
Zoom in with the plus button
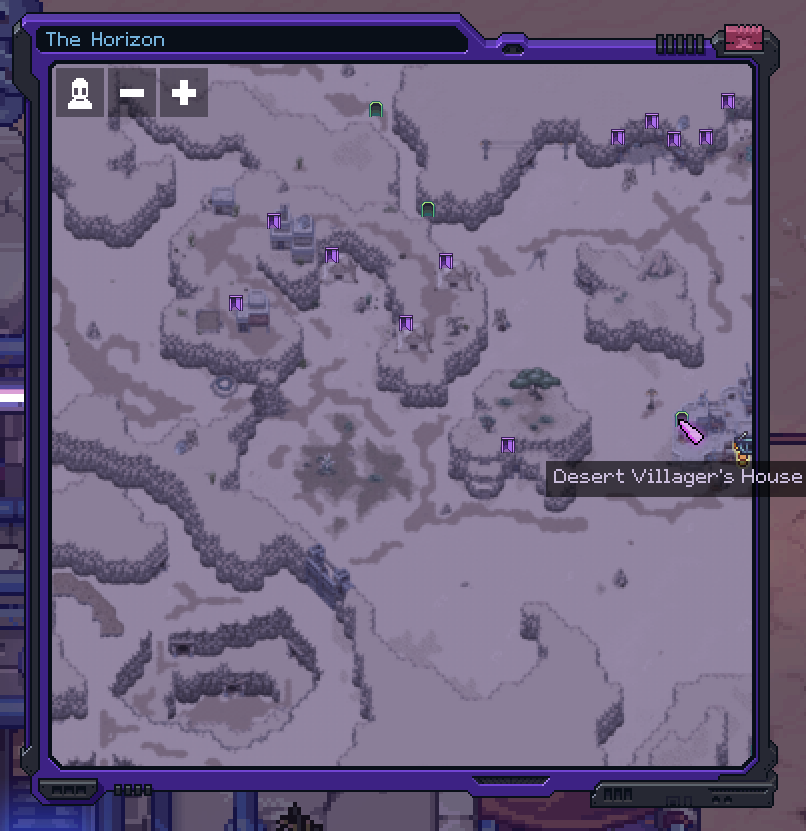(183, 93)
